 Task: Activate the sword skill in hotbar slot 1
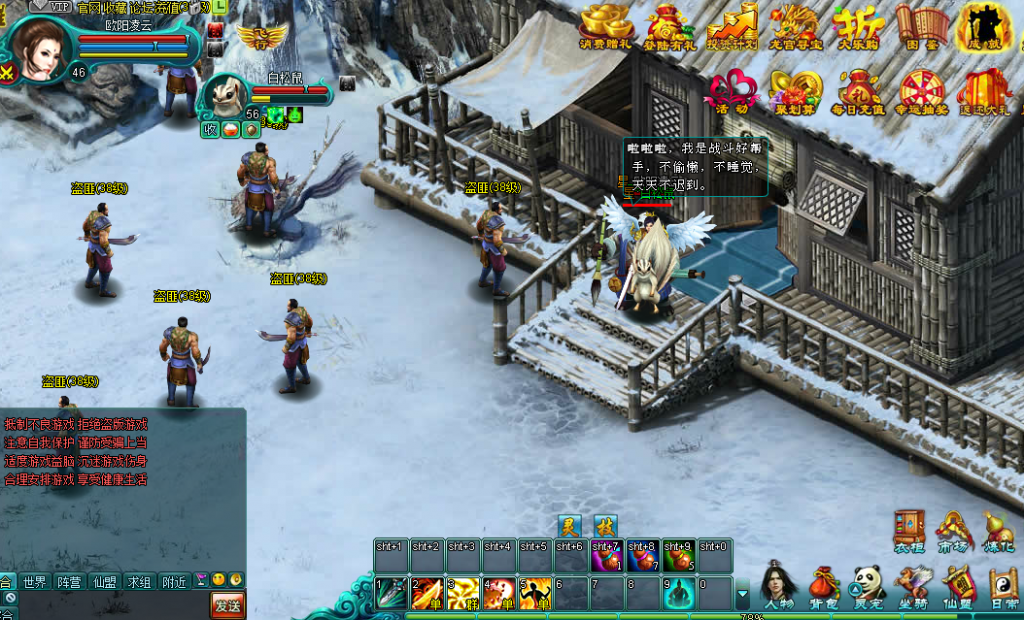tap(391, 593)
